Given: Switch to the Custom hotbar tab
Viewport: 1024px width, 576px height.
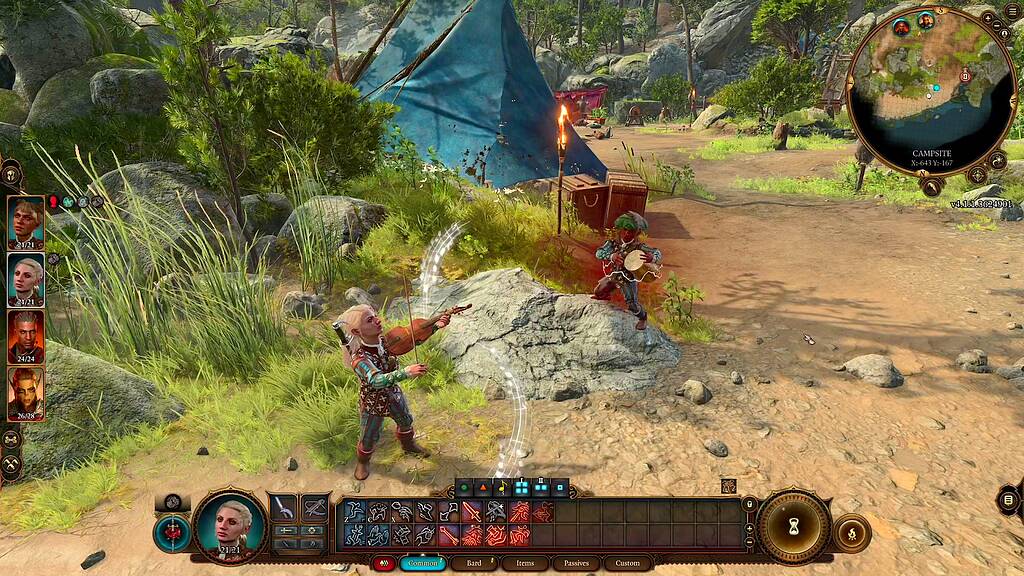Looking at the screenshot, I should coord(628,563).
